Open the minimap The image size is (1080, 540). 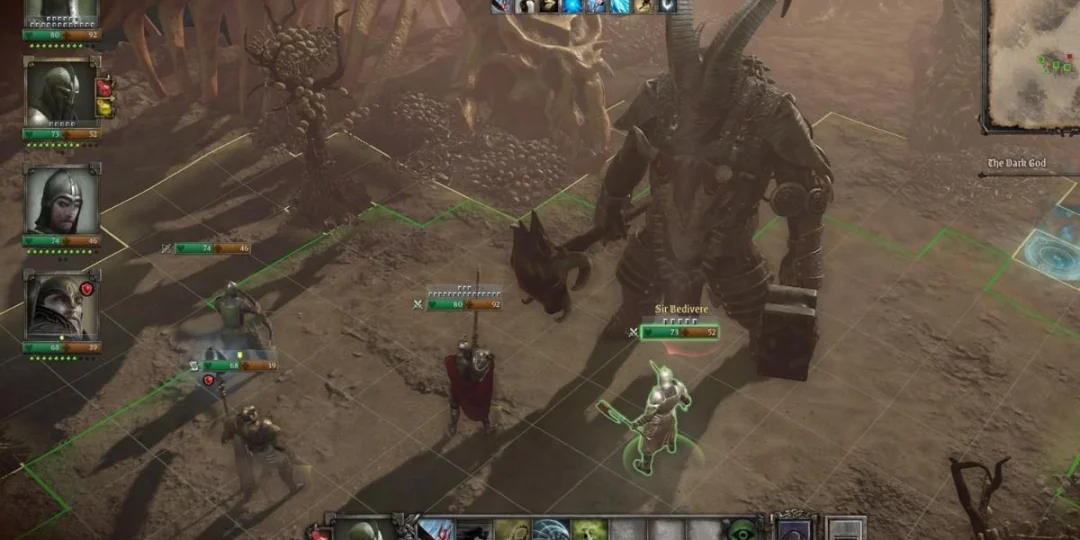(x=1033, y=62)
